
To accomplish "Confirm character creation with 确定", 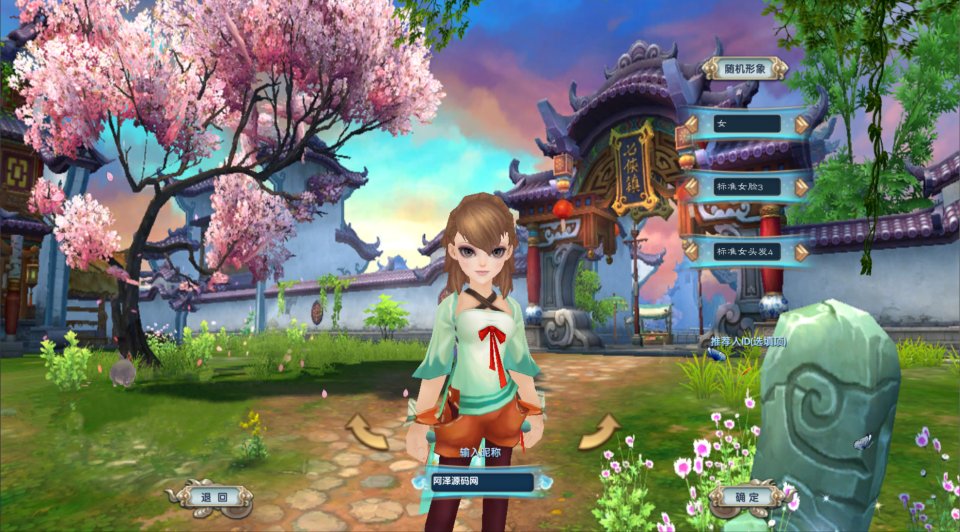I will (746, 496).
